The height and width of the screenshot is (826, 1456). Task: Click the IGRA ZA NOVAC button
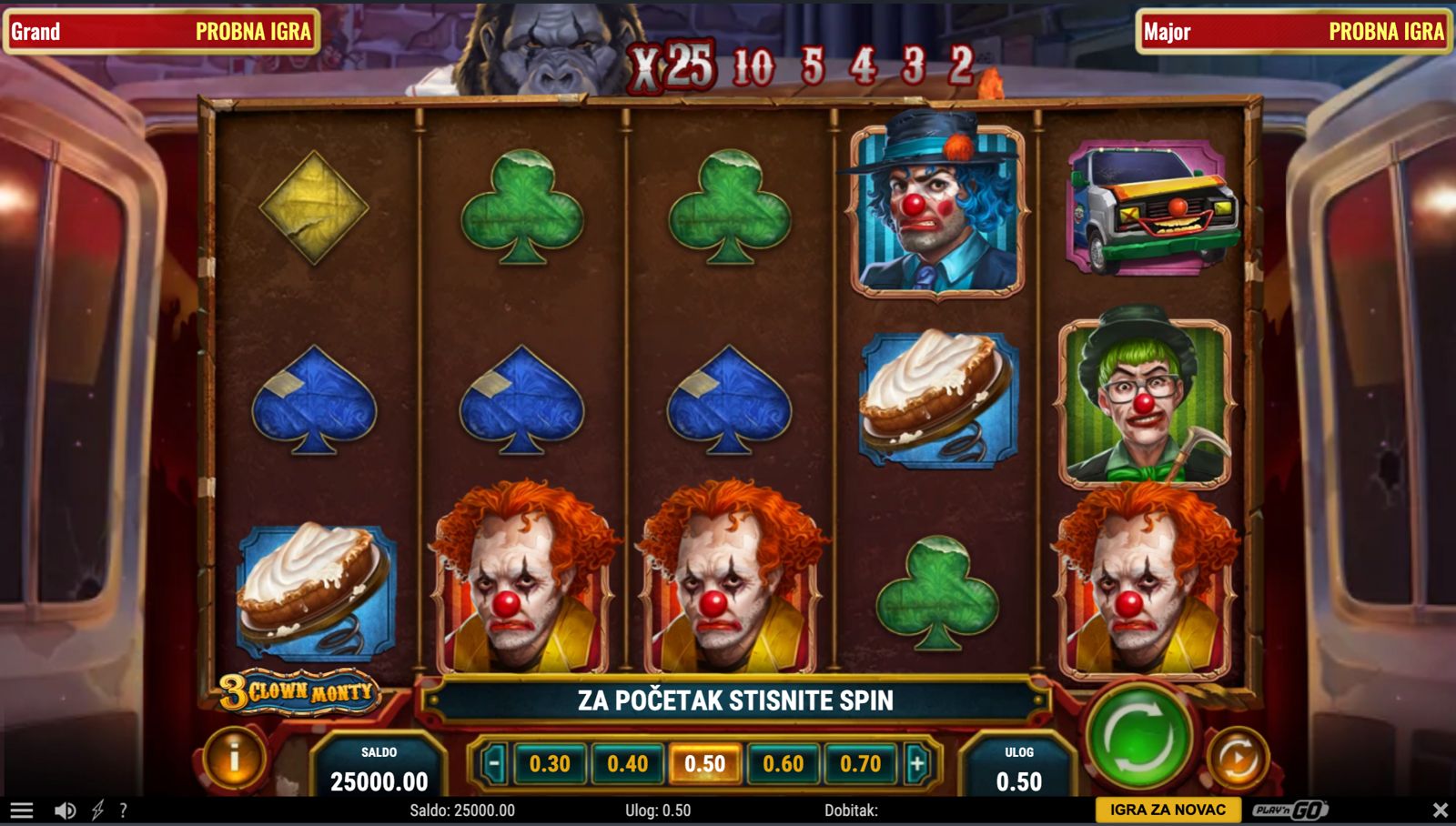[1168, 810]
